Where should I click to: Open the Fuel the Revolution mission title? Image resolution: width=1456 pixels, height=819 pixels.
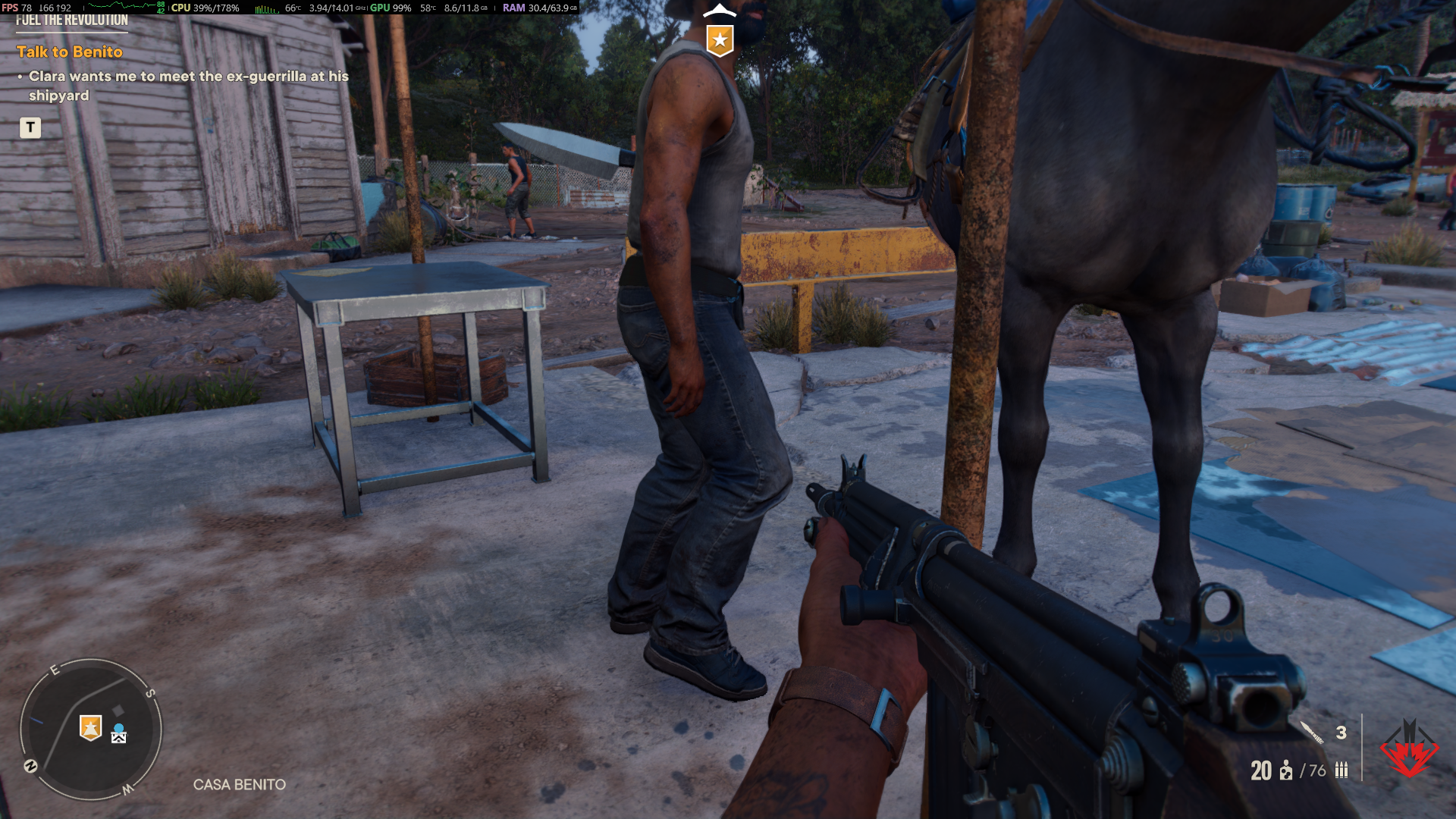[72, 20]
